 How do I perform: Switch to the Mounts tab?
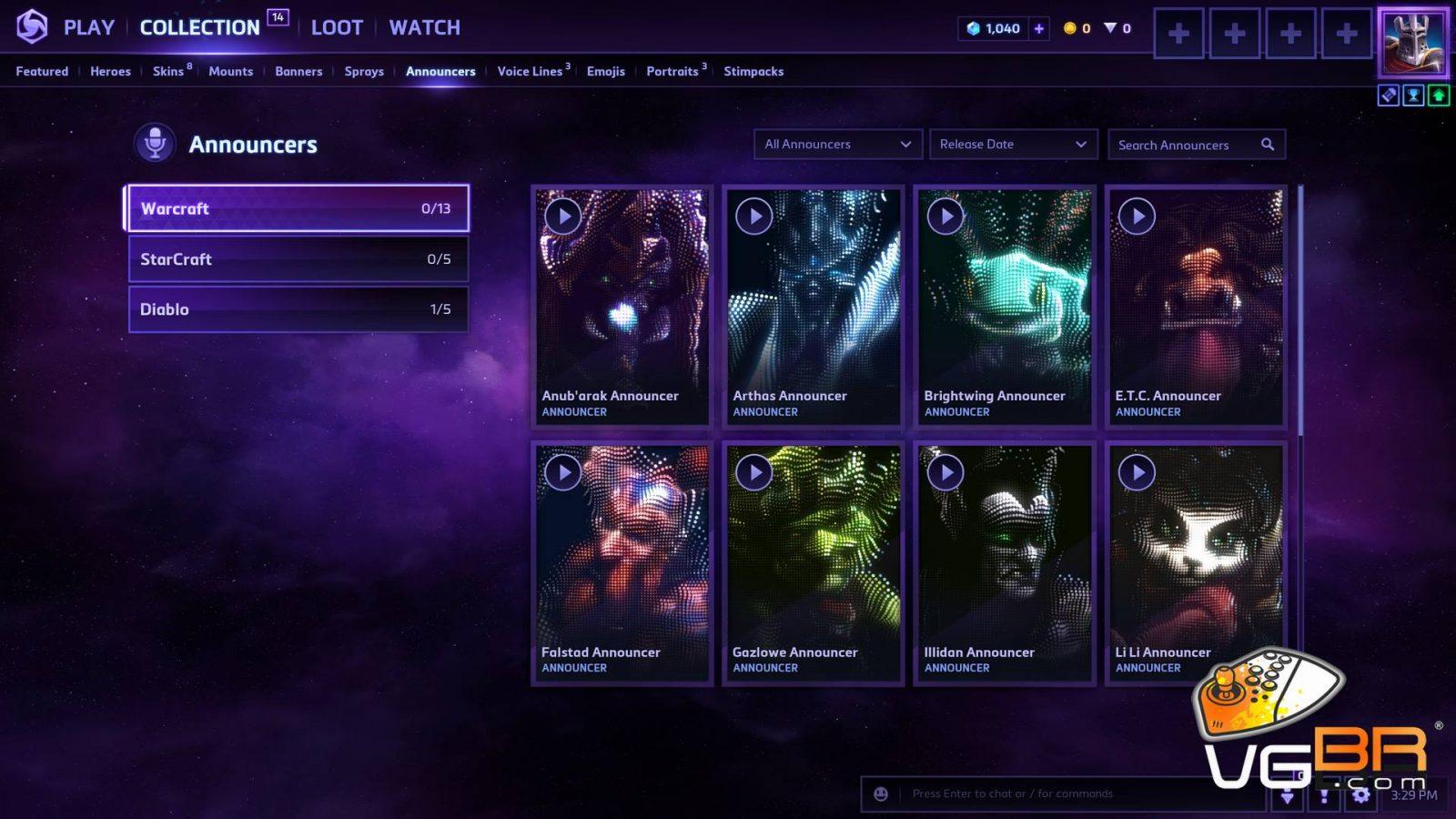point(230,71)
